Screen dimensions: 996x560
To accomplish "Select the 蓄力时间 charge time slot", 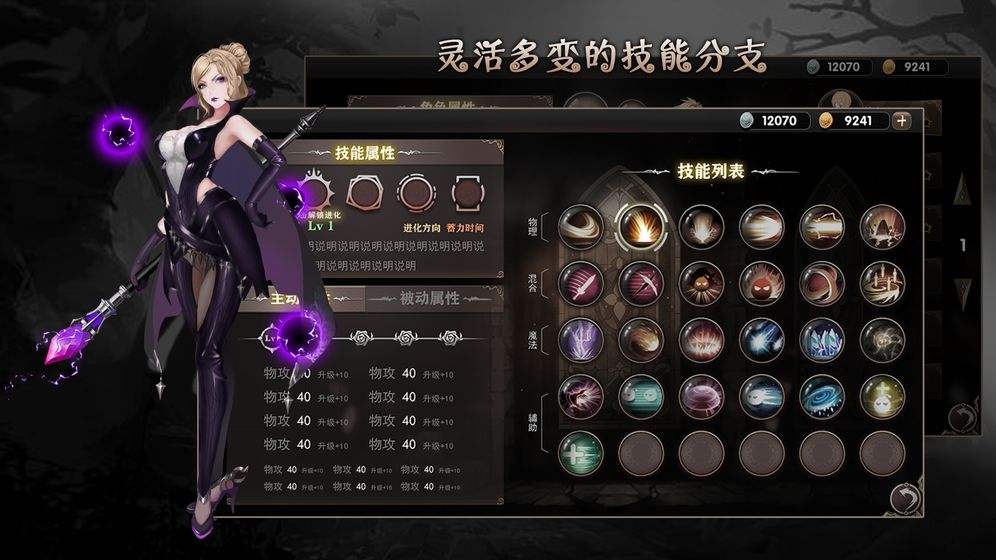I will [466, 190].
